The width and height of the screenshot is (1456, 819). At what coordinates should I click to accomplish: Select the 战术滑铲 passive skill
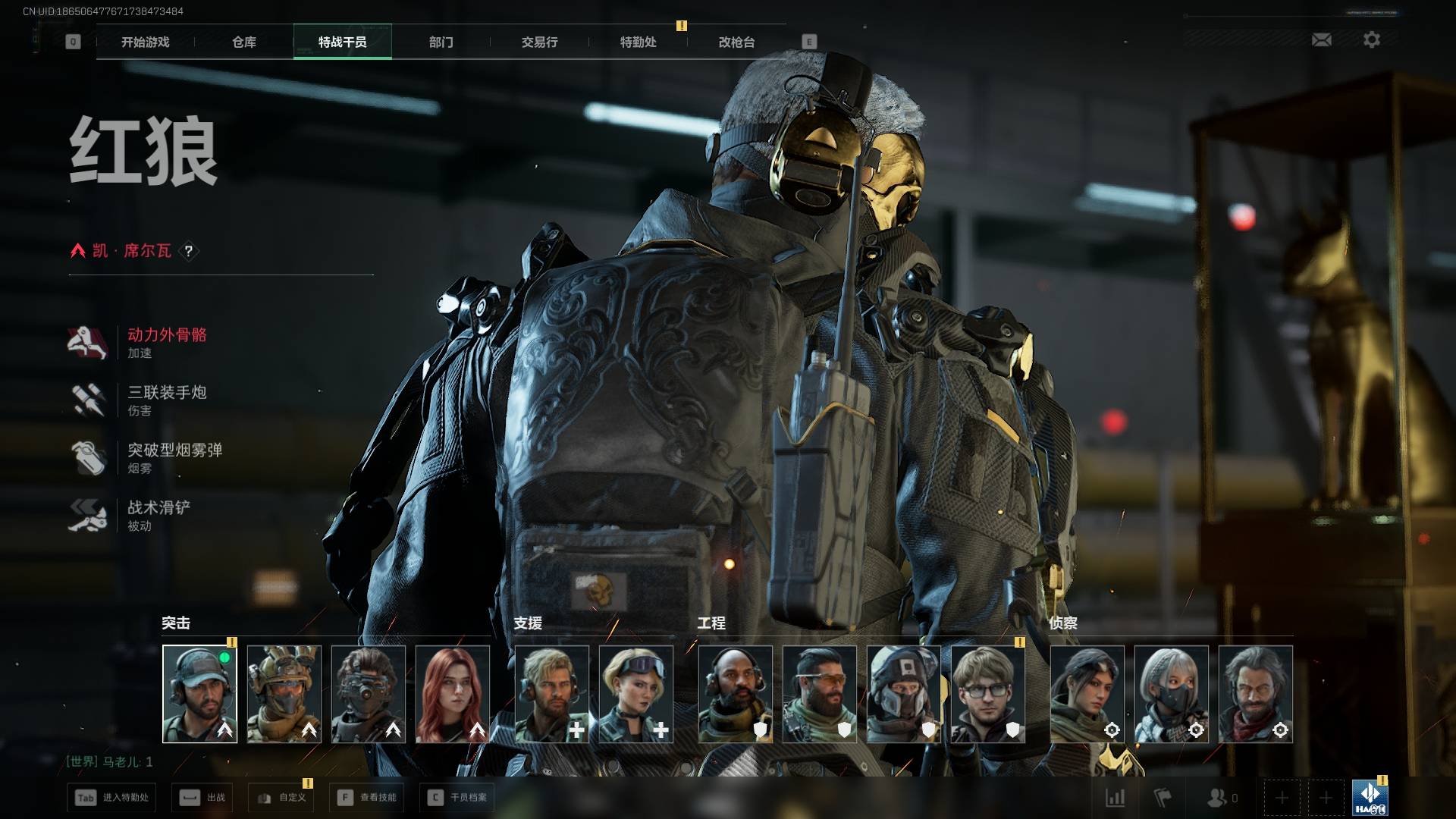[x=158, y=516]
